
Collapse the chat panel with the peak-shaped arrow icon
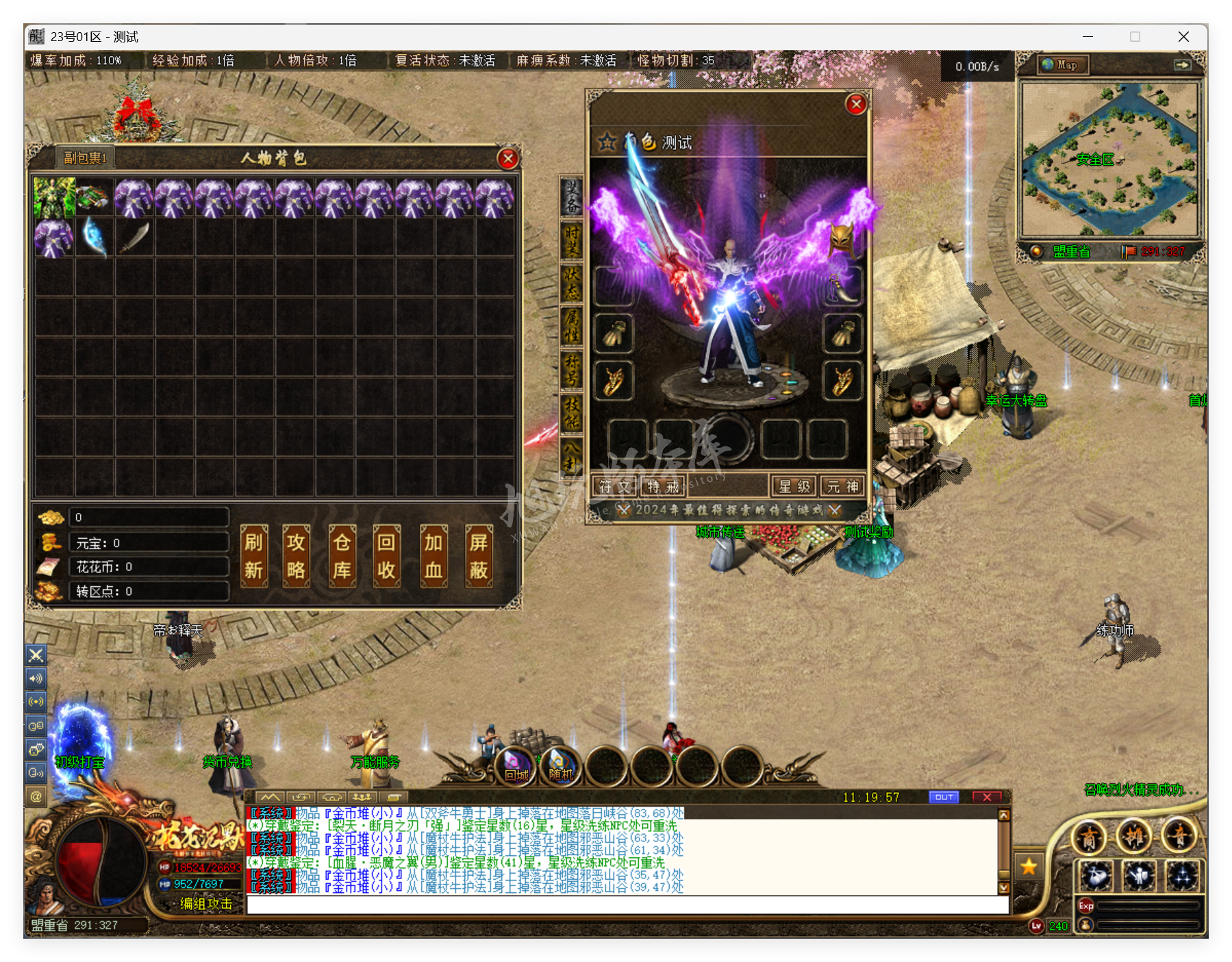pyautogui.click(x=269, y=796)
